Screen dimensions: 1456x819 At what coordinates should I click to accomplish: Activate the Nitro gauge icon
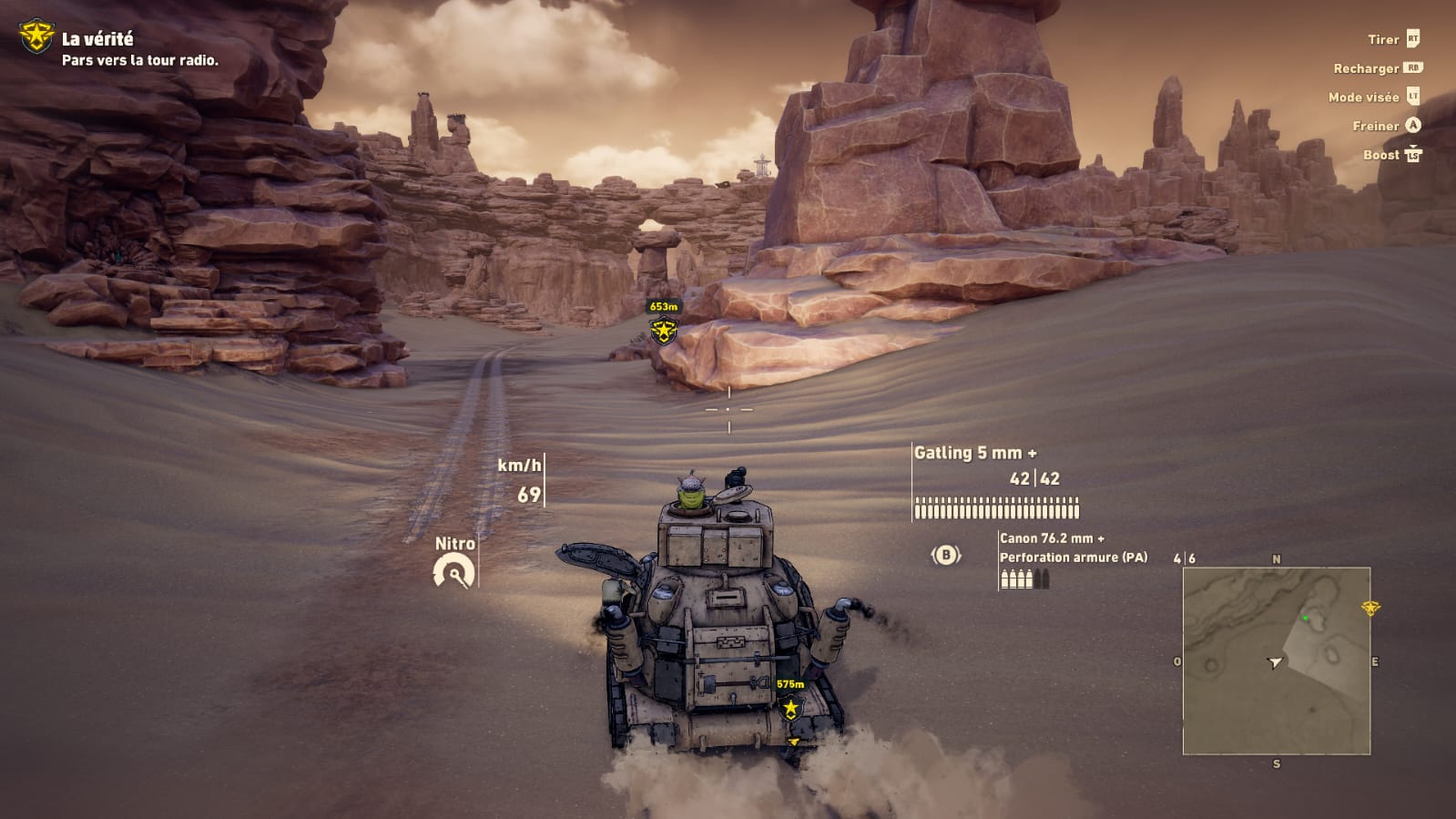[453, 573]
